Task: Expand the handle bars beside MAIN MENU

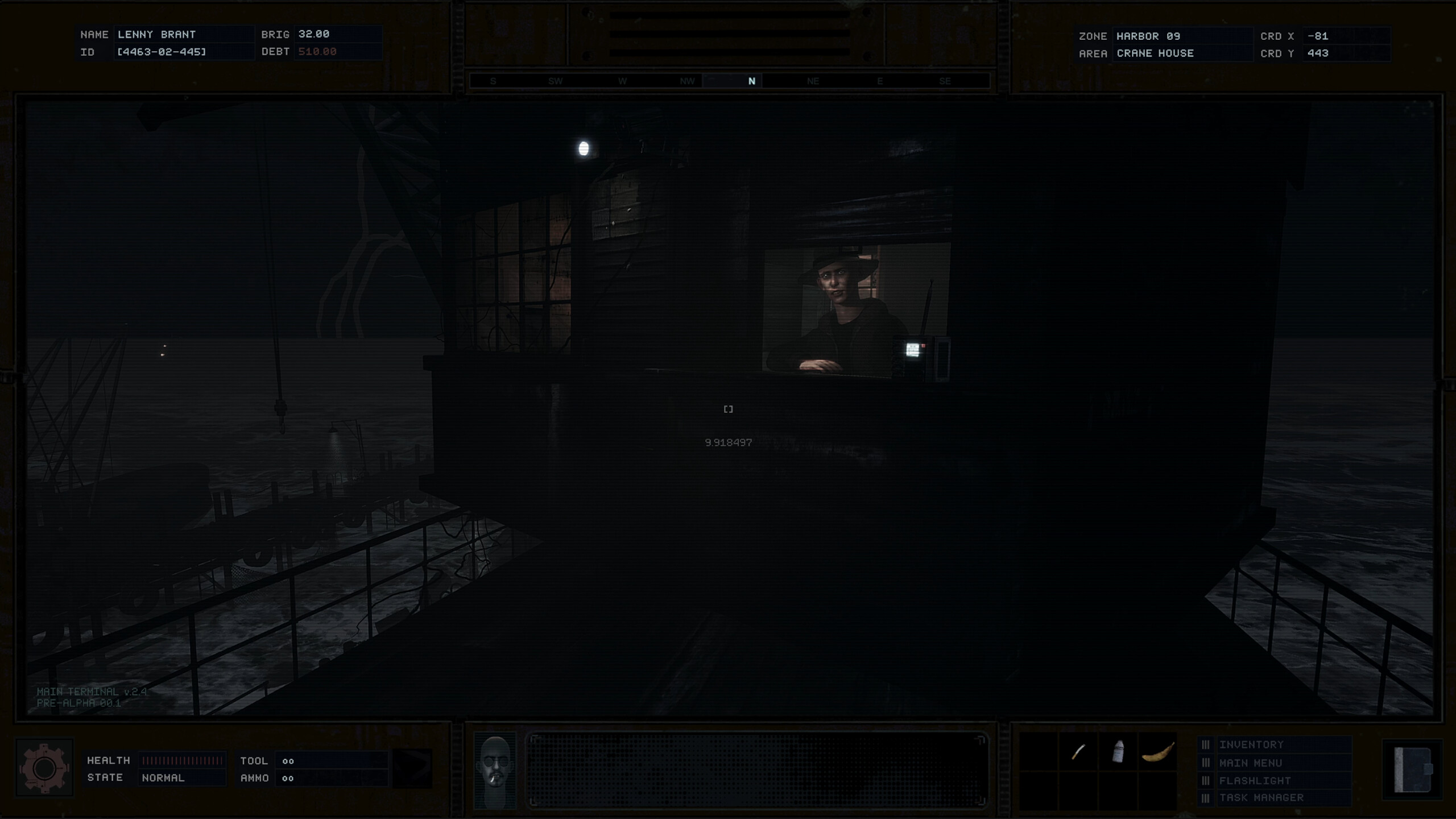Action: [x=1205, y=762]
